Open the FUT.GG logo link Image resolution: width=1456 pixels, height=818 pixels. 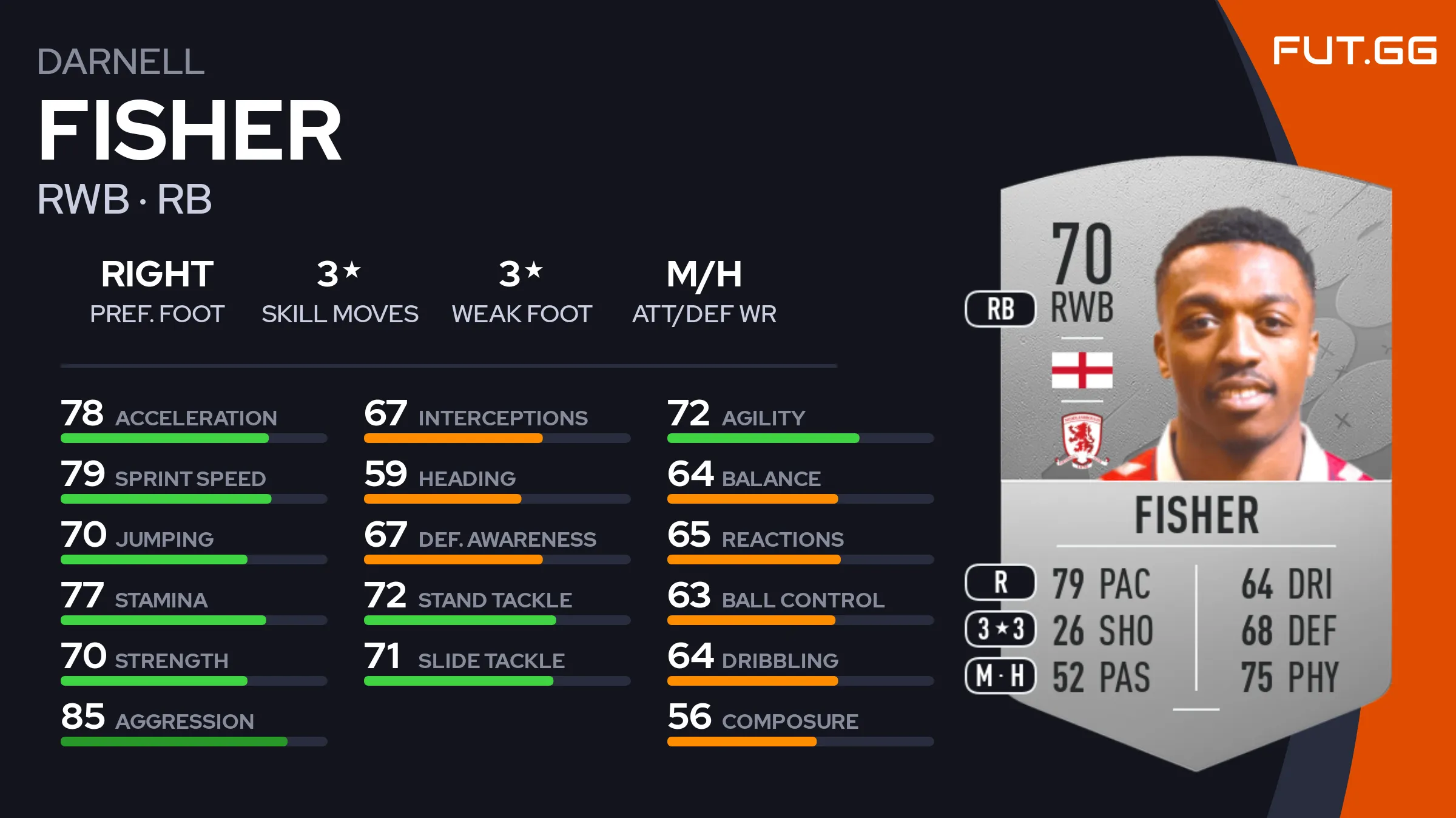click(x=1354, y=50)
